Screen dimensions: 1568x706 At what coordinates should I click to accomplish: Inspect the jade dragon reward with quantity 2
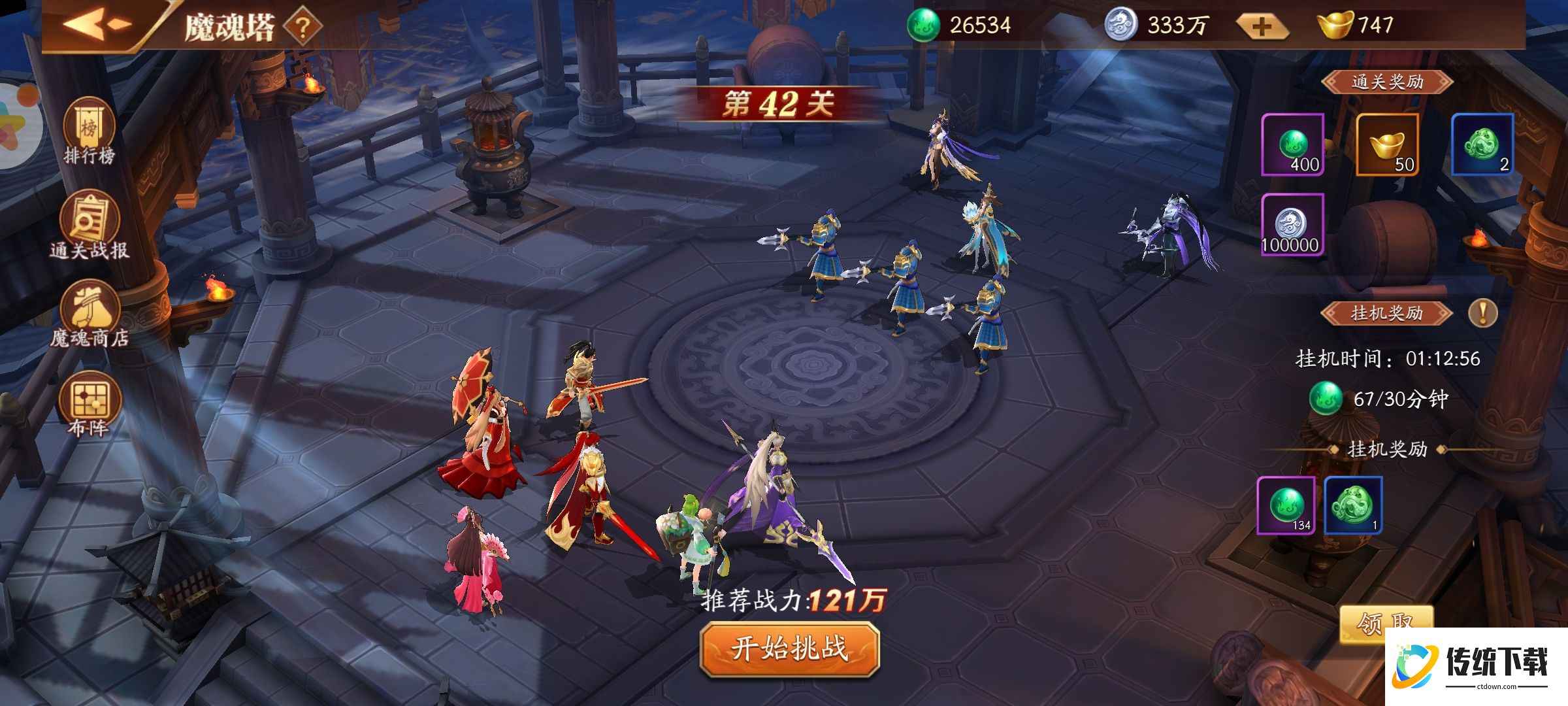1482,144
